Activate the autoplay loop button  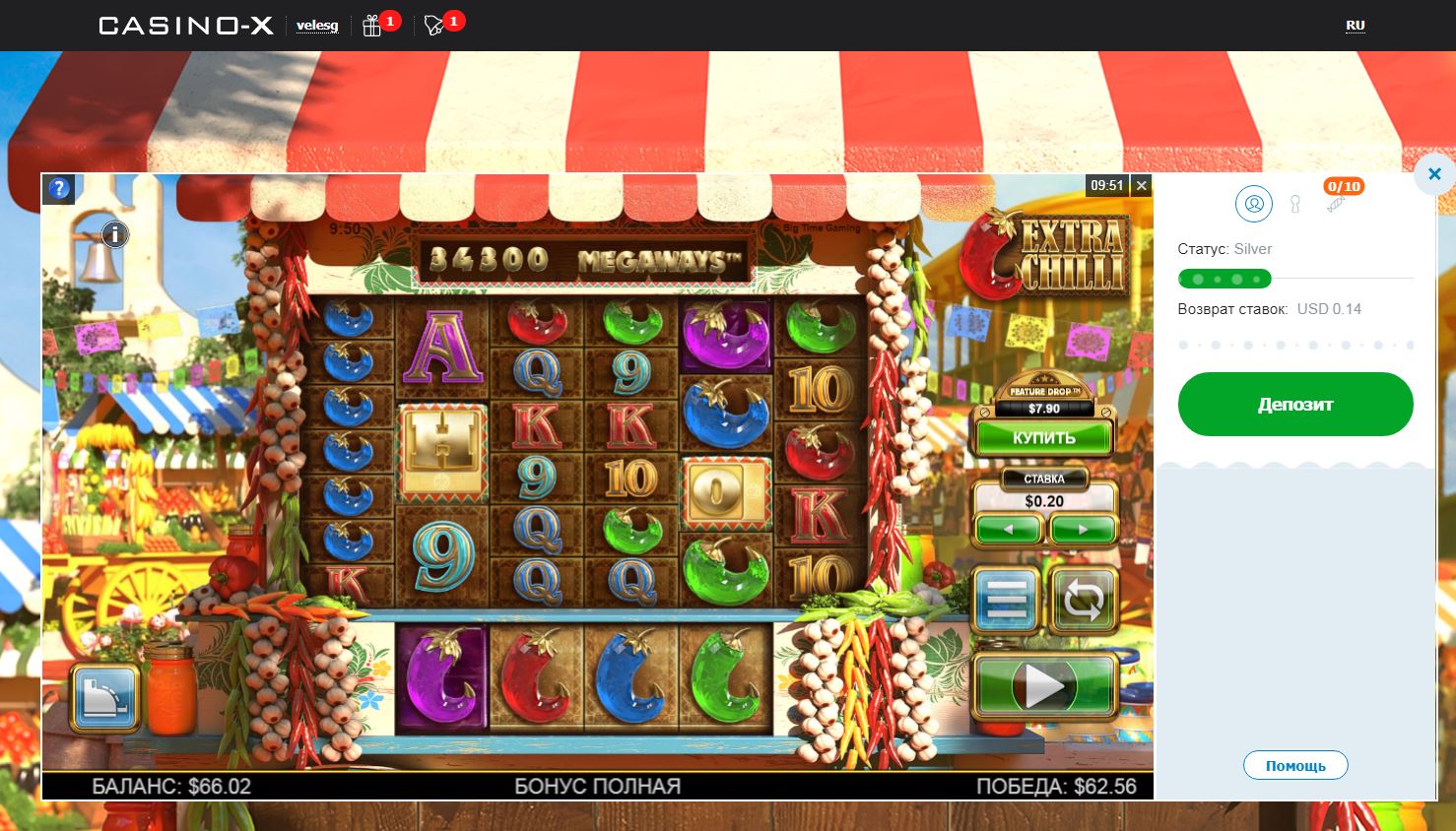pyautogui.click(x=1083, y=599)
